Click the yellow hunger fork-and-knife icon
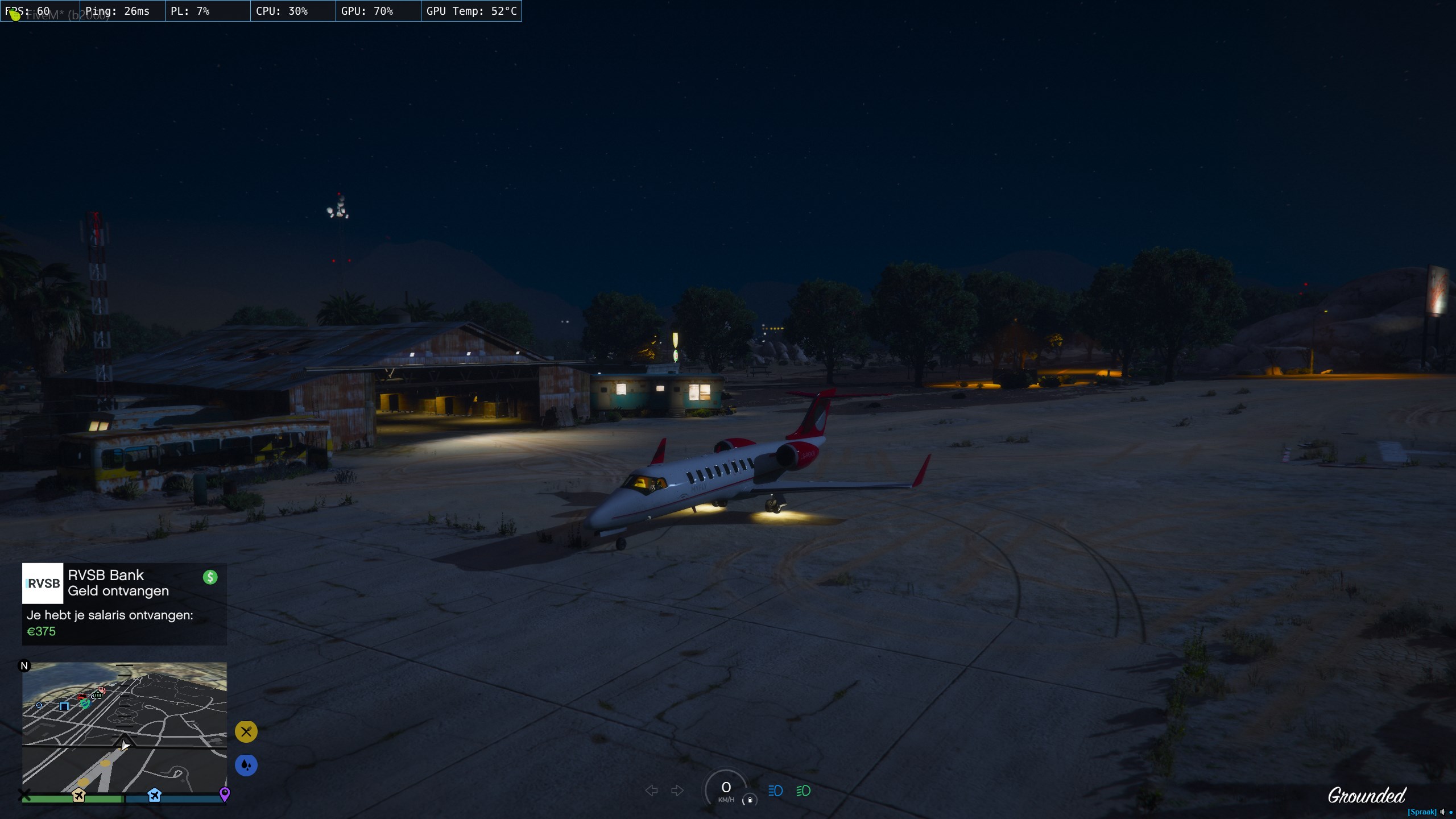The width and height of the screenshot is (1456, 819). [x=246, y=731]
